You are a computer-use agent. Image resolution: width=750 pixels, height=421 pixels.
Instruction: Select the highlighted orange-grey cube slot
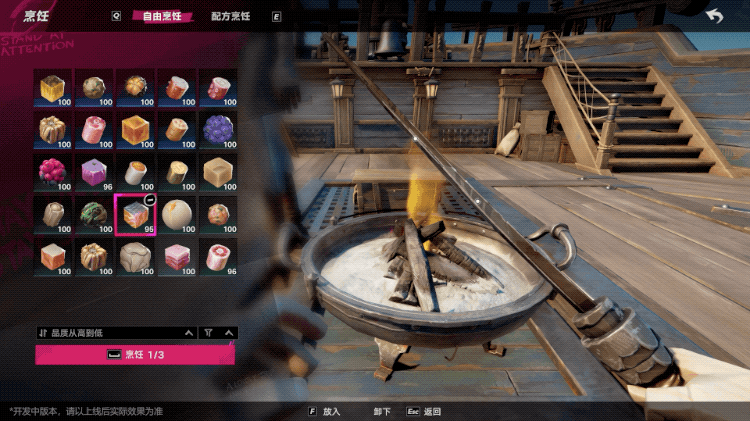point(135,214)
